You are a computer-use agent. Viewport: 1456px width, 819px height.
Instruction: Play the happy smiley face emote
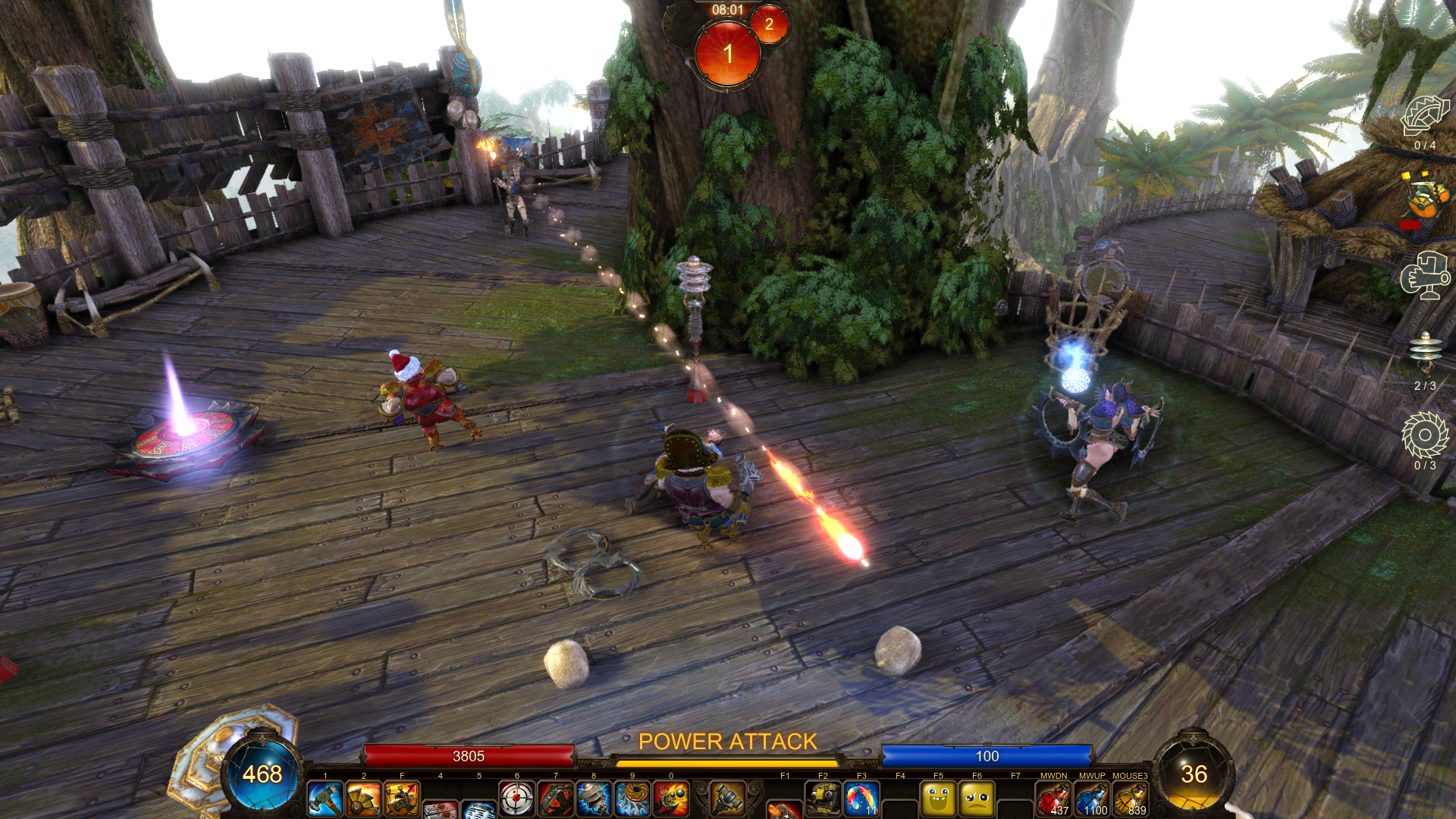[938, 799]
